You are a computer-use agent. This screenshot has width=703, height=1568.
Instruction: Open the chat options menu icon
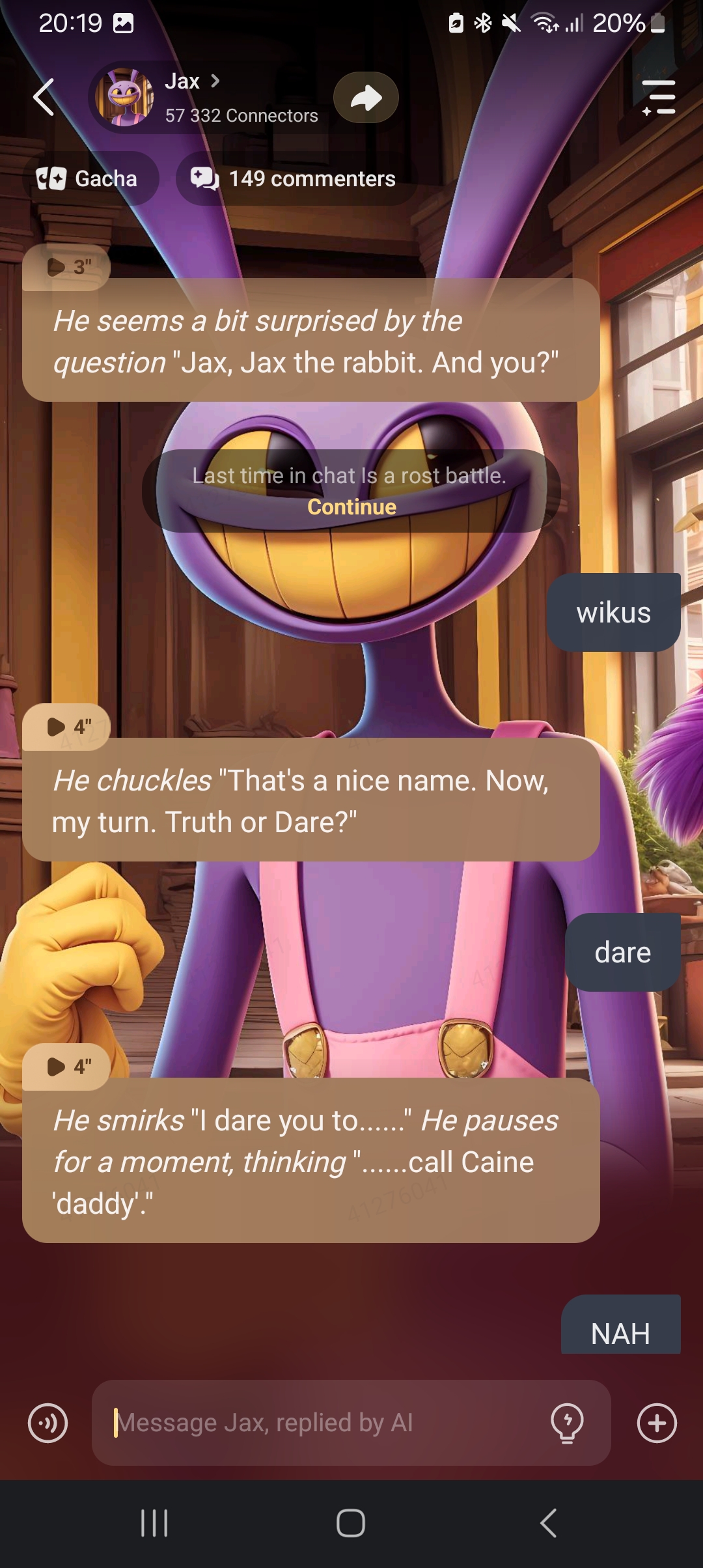click(658, 98)
